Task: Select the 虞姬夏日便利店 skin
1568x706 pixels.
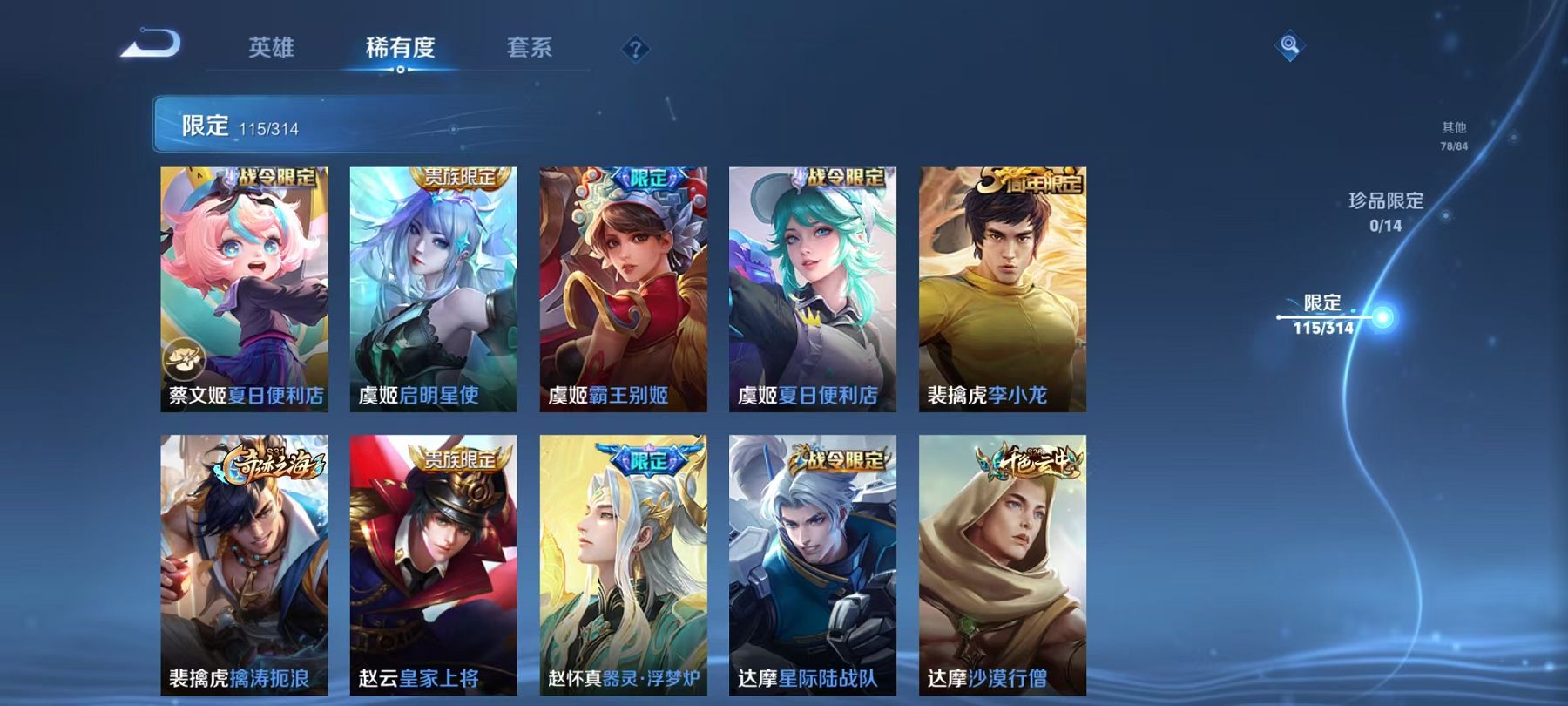Action: tap(812, 288)
